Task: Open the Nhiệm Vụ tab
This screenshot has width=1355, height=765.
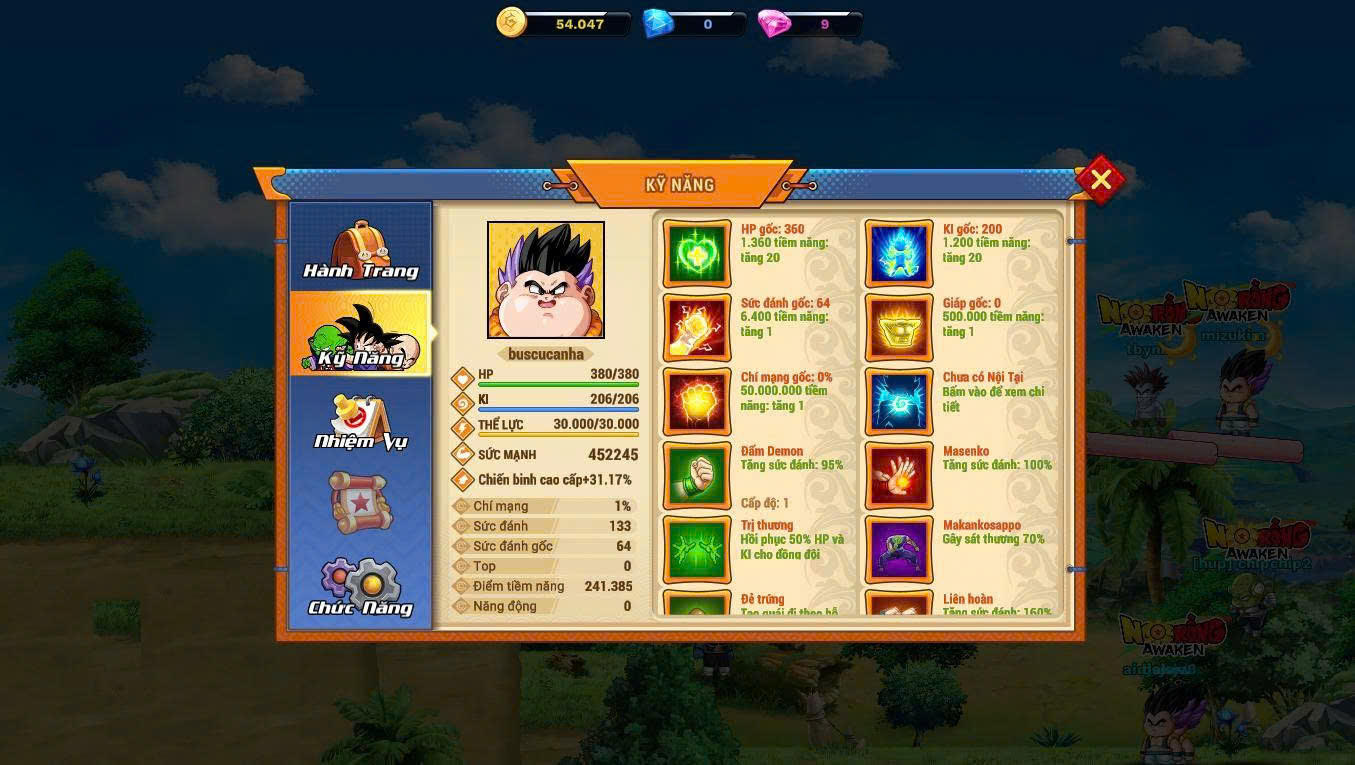Action: (360, 421)
